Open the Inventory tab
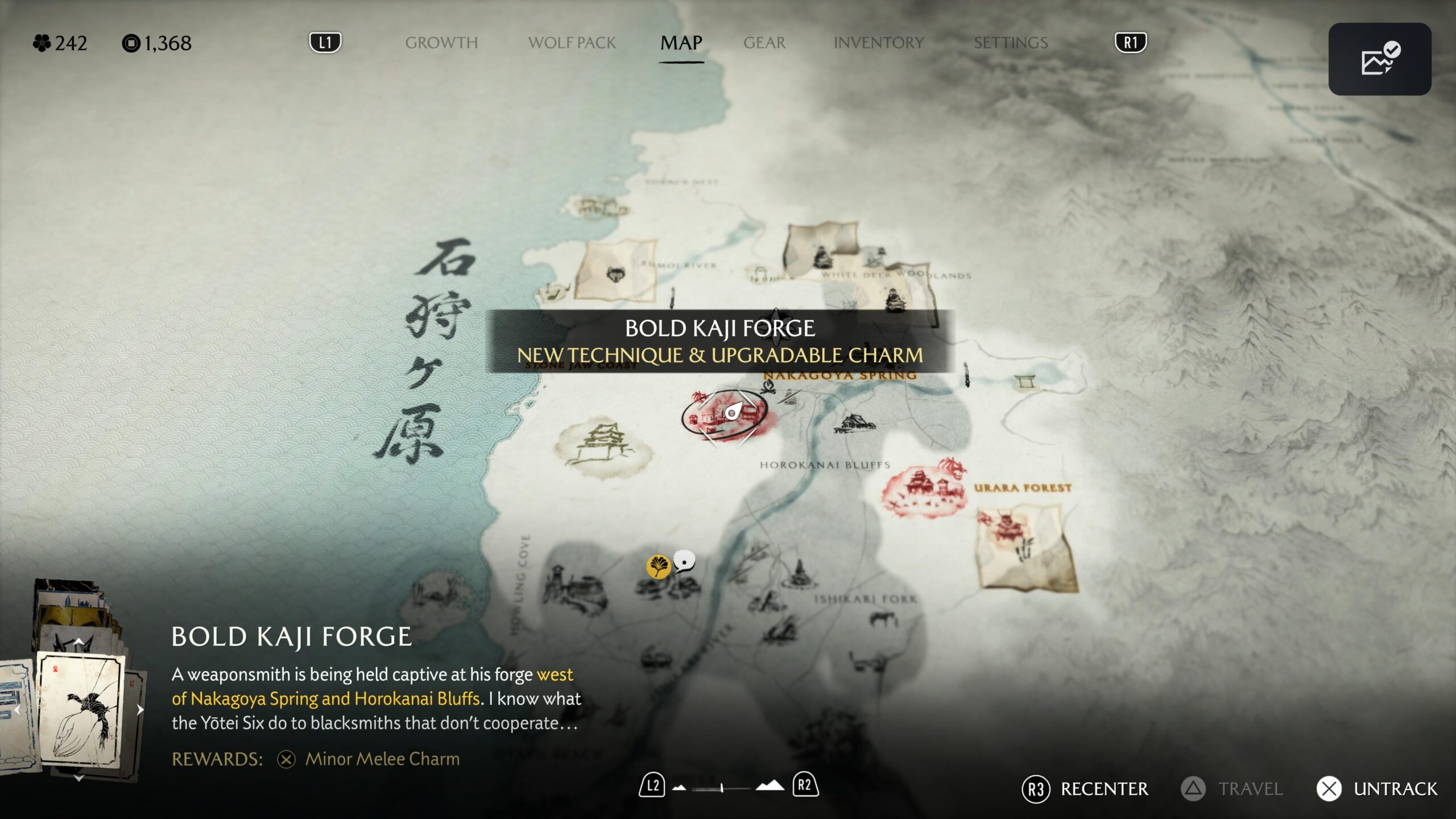This screenshot has width=1456, height=819. coord(878,43)
